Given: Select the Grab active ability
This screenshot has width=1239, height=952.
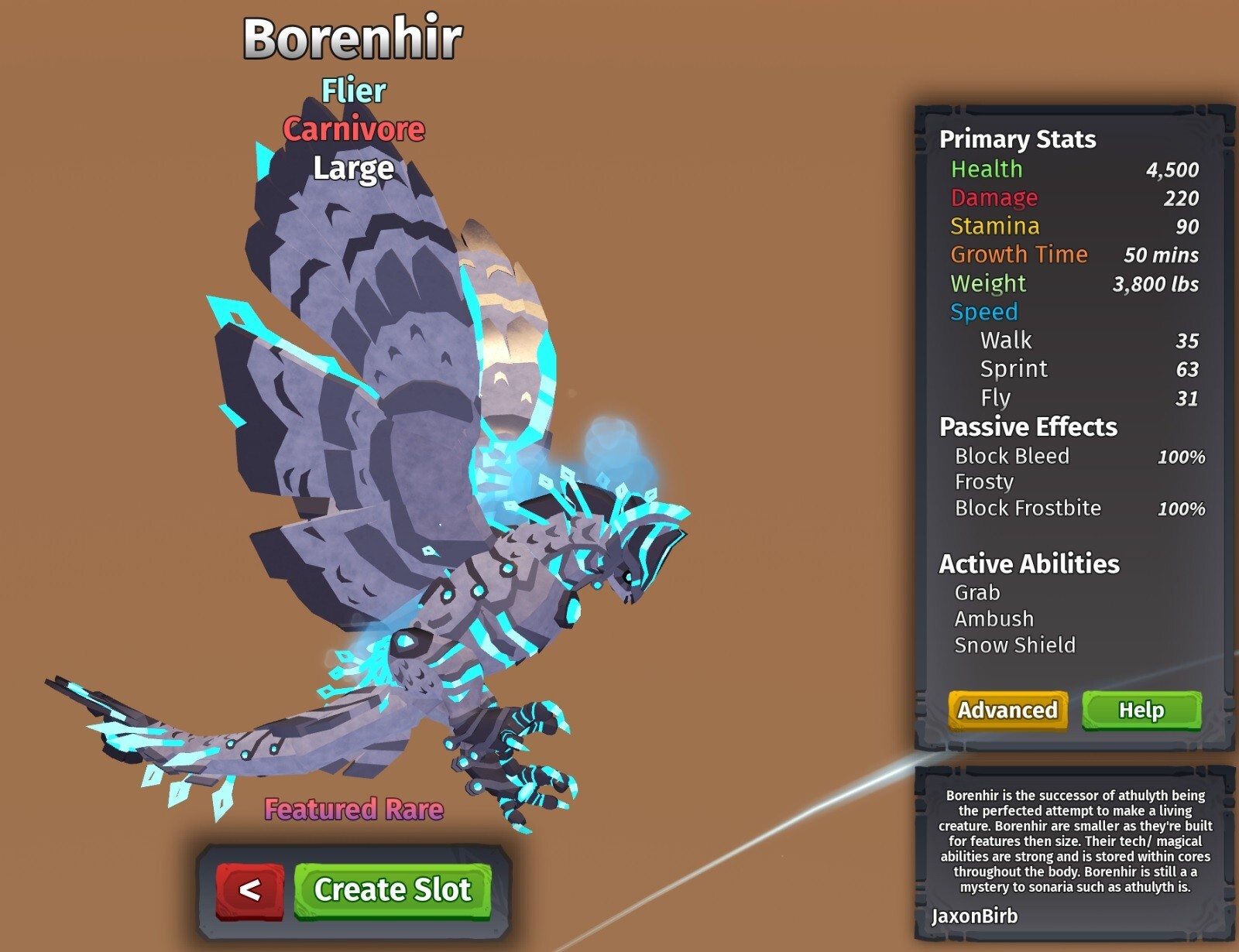Looking at the screenshot, I should (x=978, y=592).
